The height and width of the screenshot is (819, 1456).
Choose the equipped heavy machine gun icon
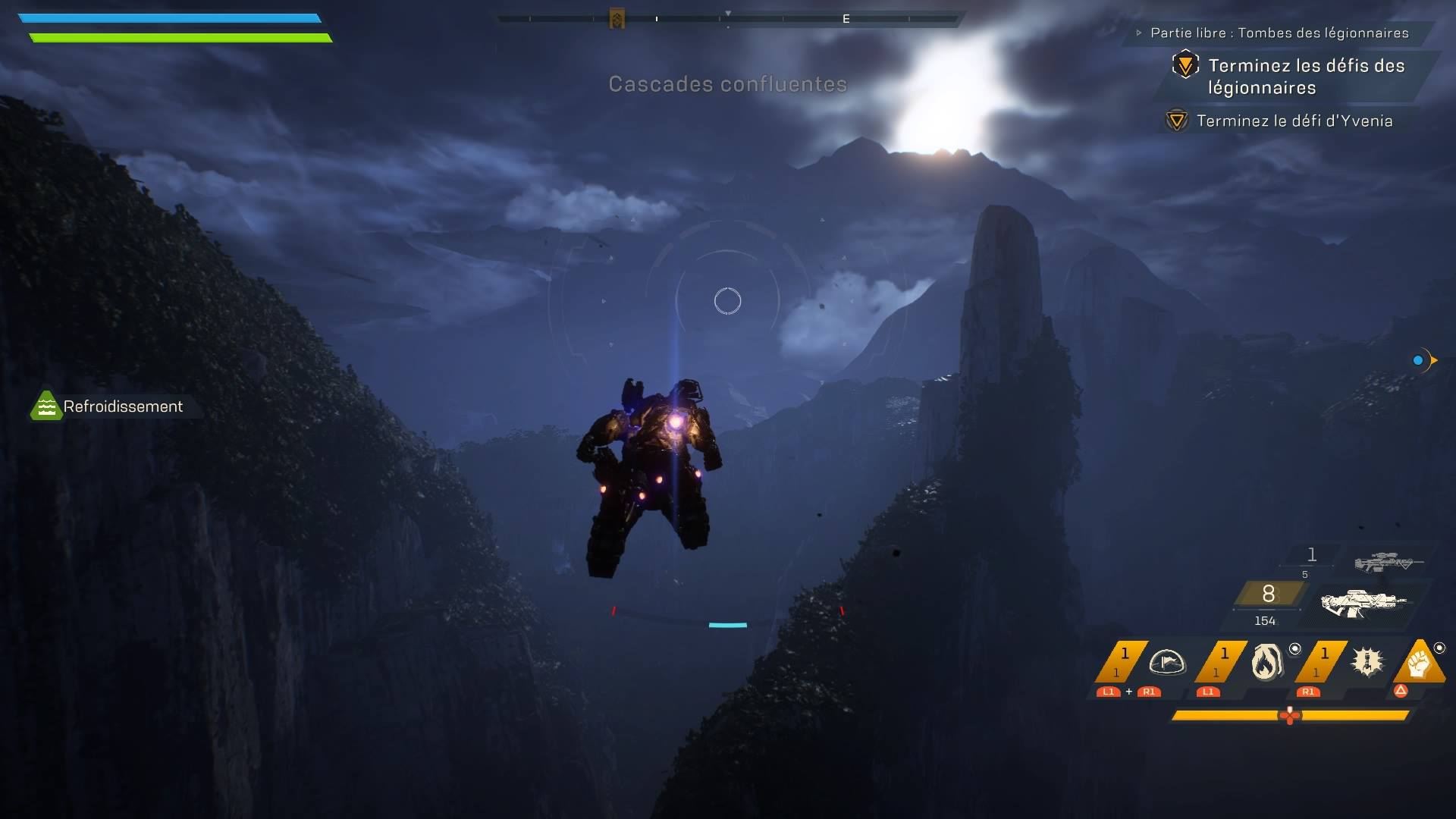[x=1363, y=604]
